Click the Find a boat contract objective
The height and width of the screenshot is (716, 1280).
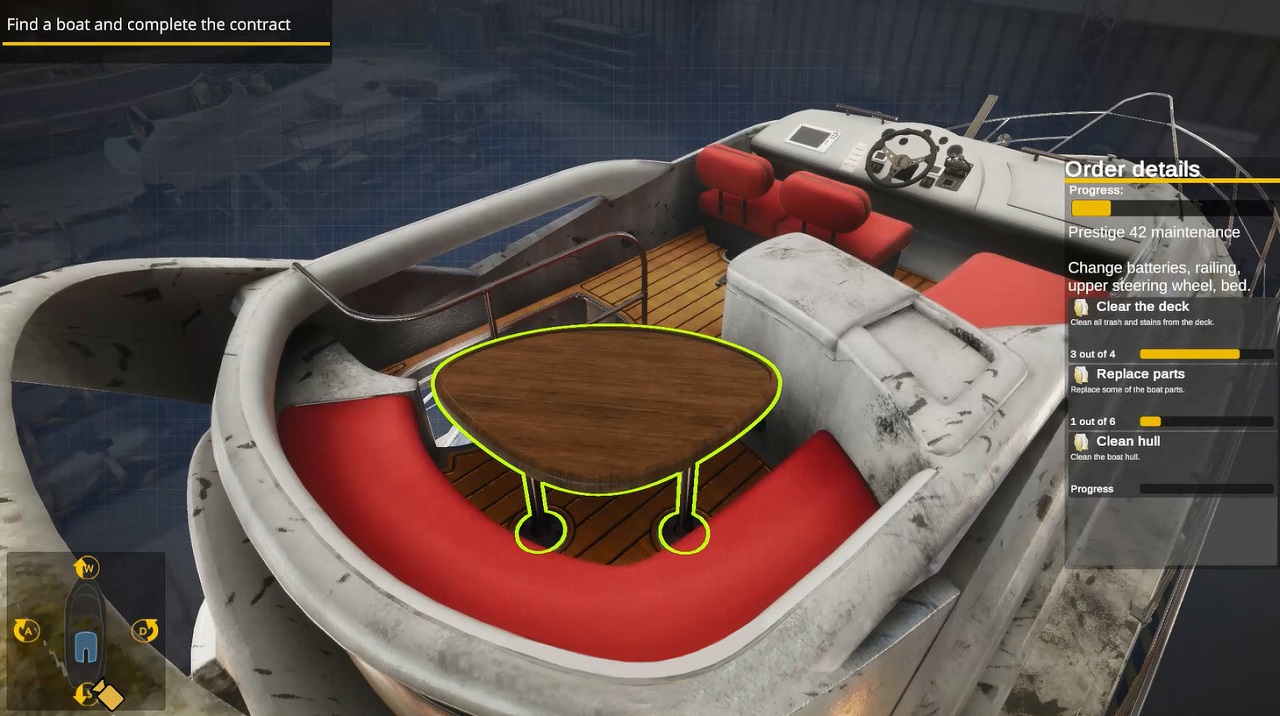tap(149, 25)
